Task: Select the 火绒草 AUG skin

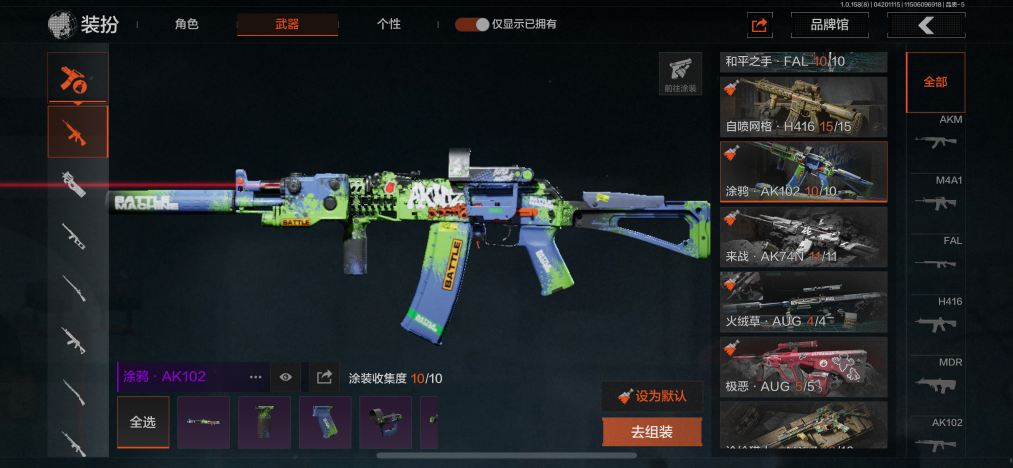Action: click(803, 301)
